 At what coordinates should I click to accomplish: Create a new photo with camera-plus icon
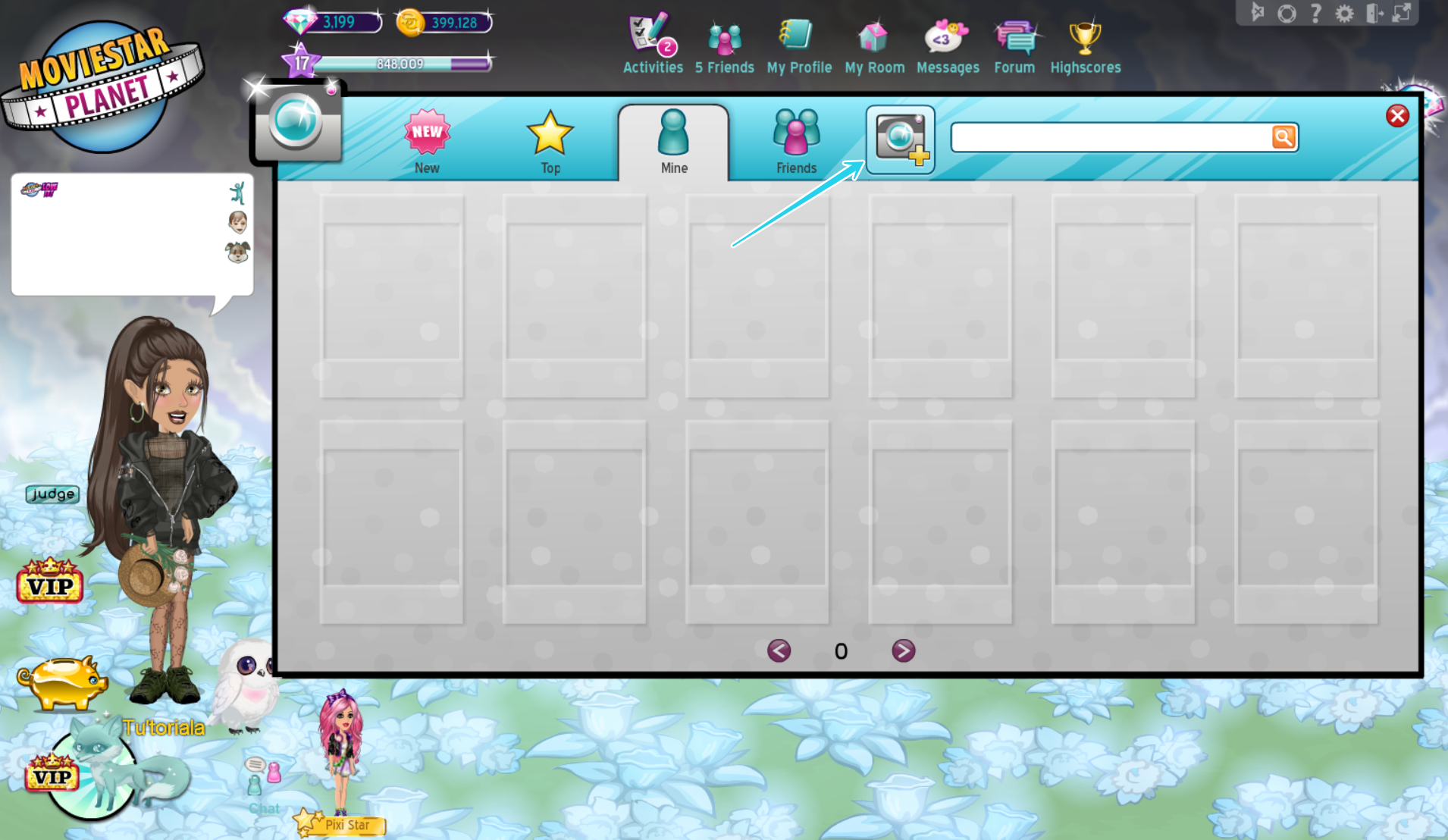(901, 139)
